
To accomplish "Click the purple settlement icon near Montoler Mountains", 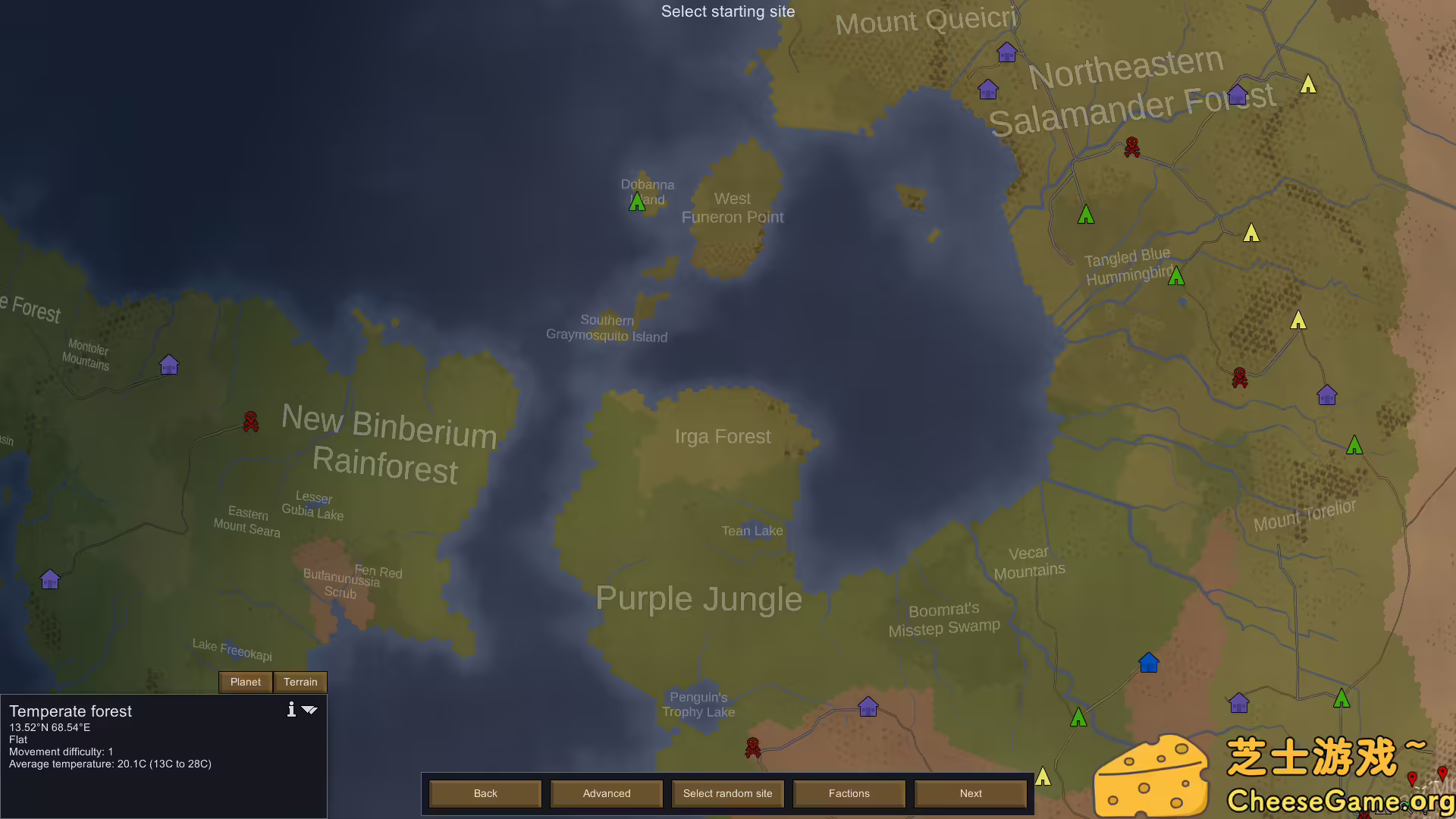I will pyautogui.click(x=168, y=365).
